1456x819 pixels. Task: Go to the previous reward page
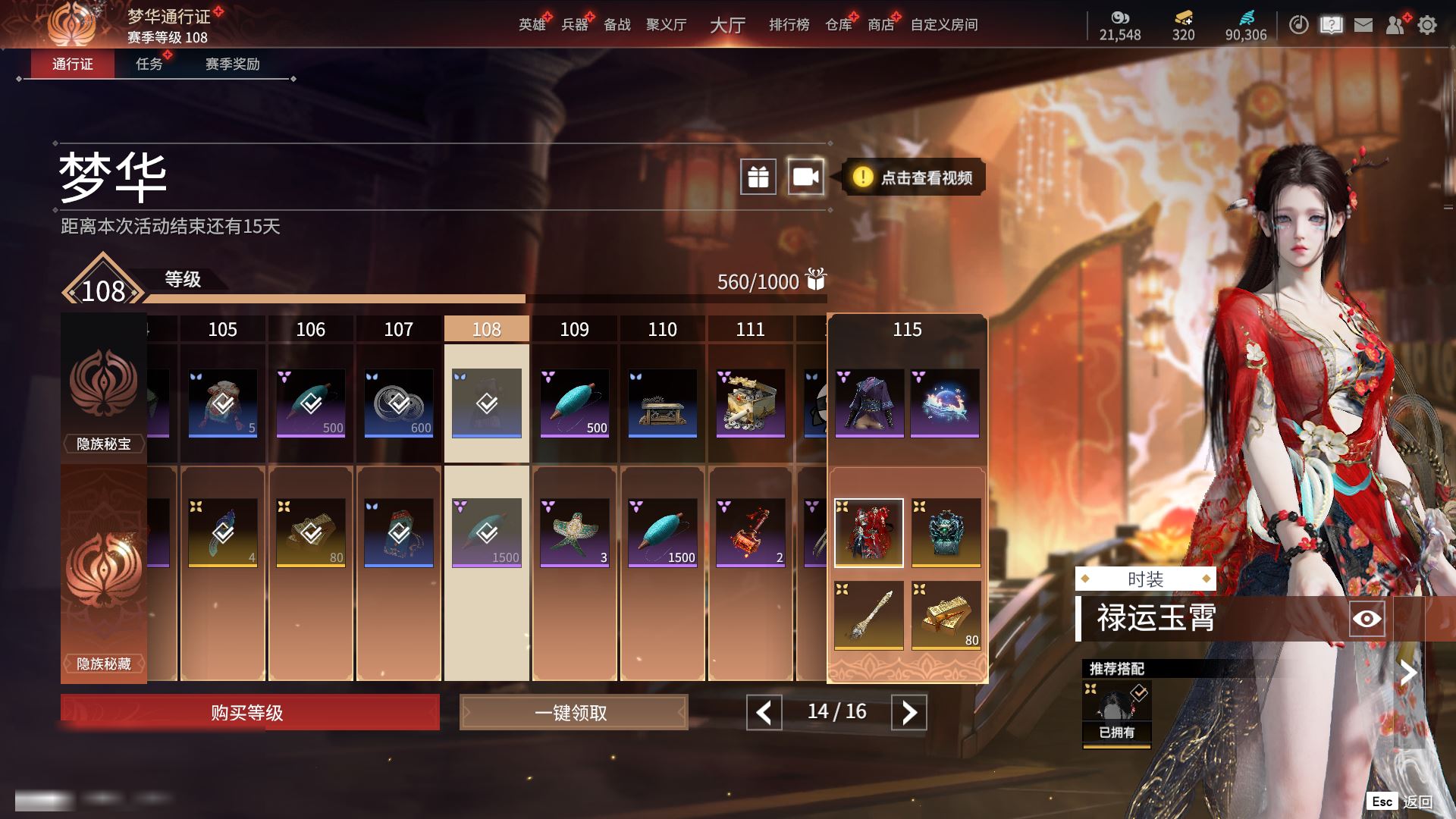(764, 713)
